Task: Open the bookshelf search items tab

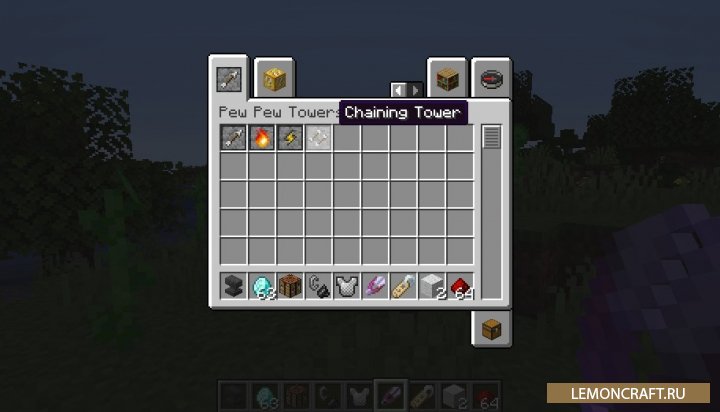Action: (x=446, y=77)
